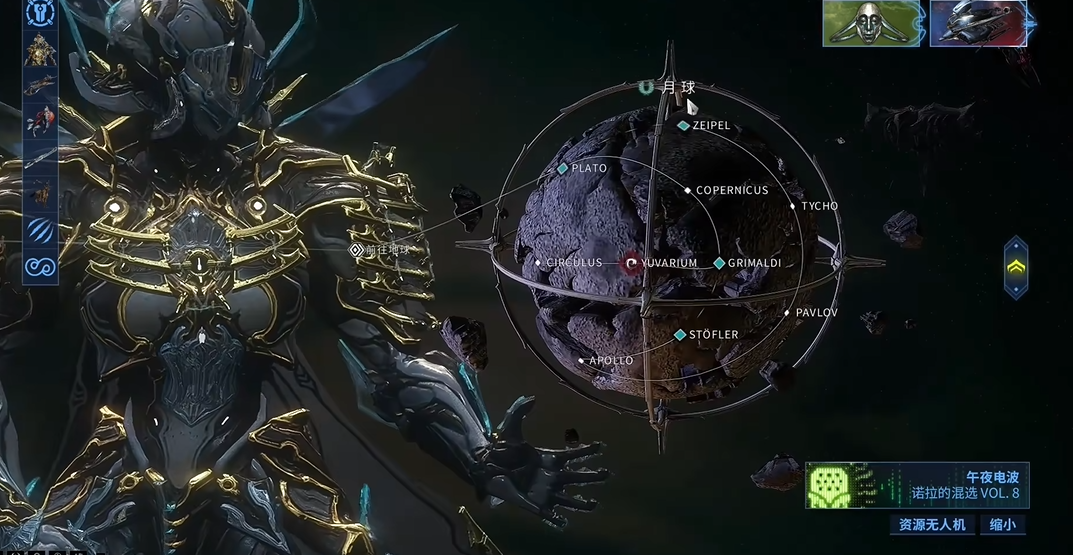Click the 资源无人机 resource drone button
This screenshot has height=555, width=1073.
[931, 524]
